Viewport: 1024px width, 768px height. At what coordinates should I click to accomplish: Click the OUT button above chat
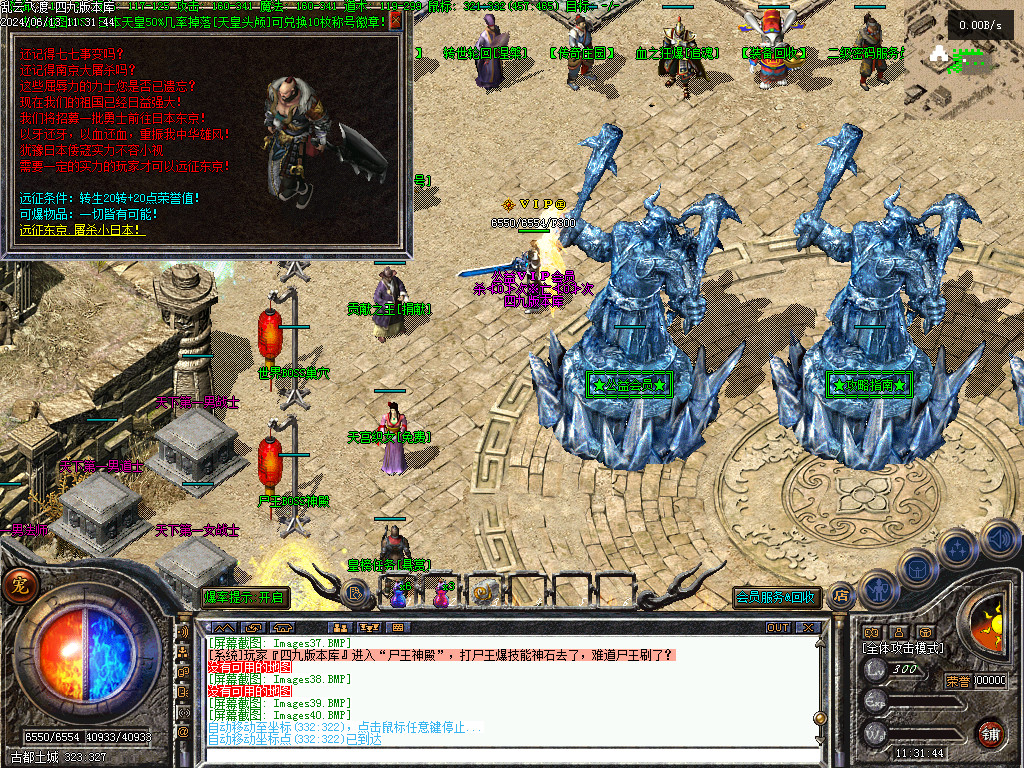778,628
